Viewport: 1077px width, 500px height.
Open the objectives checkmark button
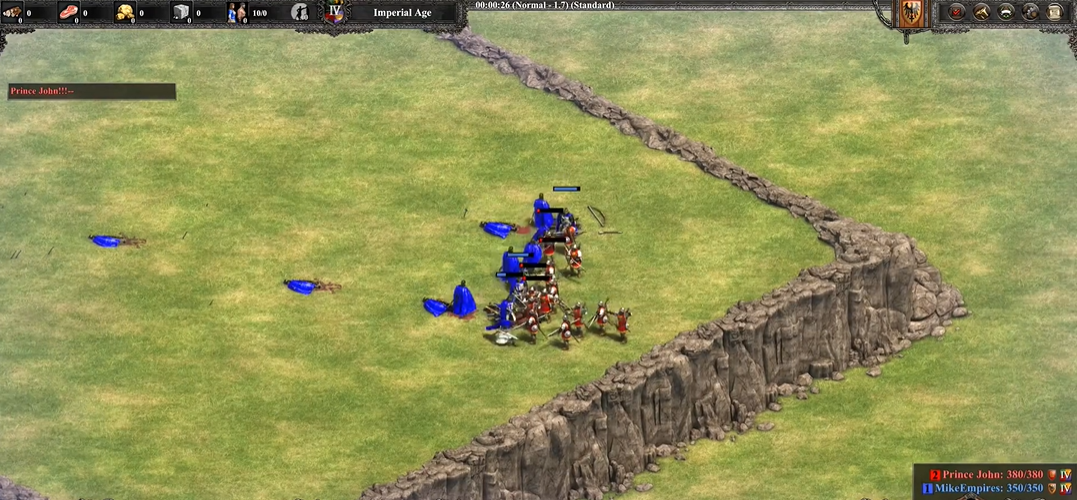(x=957, y=12)
